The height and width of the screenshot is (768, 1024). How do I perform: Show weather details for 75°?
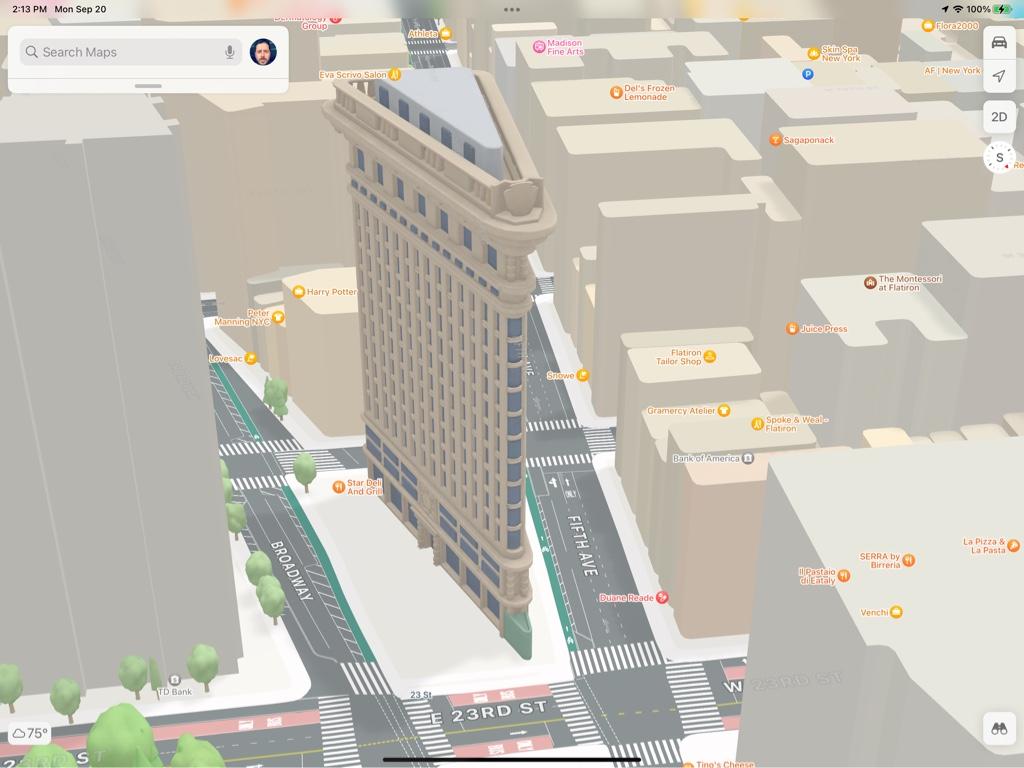pos(29,733)
